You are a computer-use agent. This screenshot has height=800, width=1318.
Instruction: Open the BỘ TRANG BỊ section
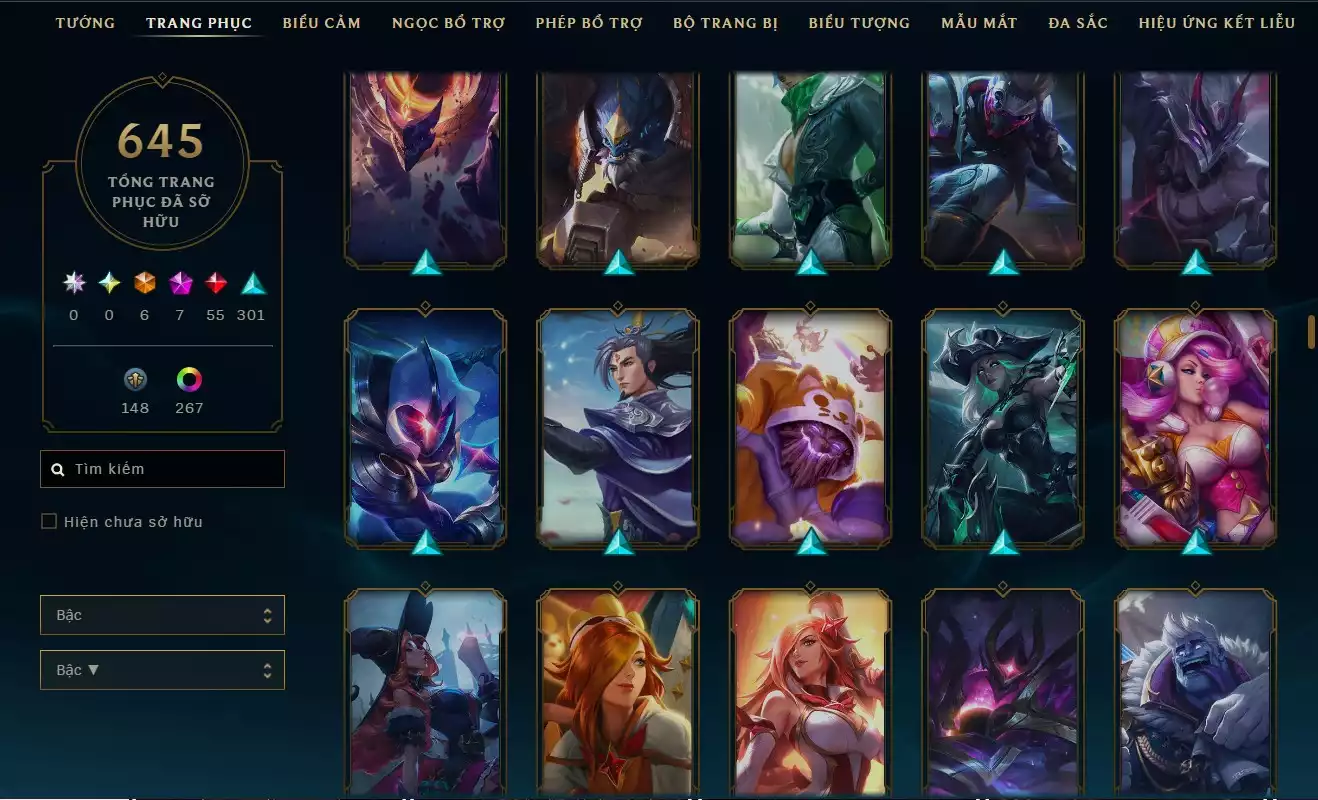(x=726, y=22)
